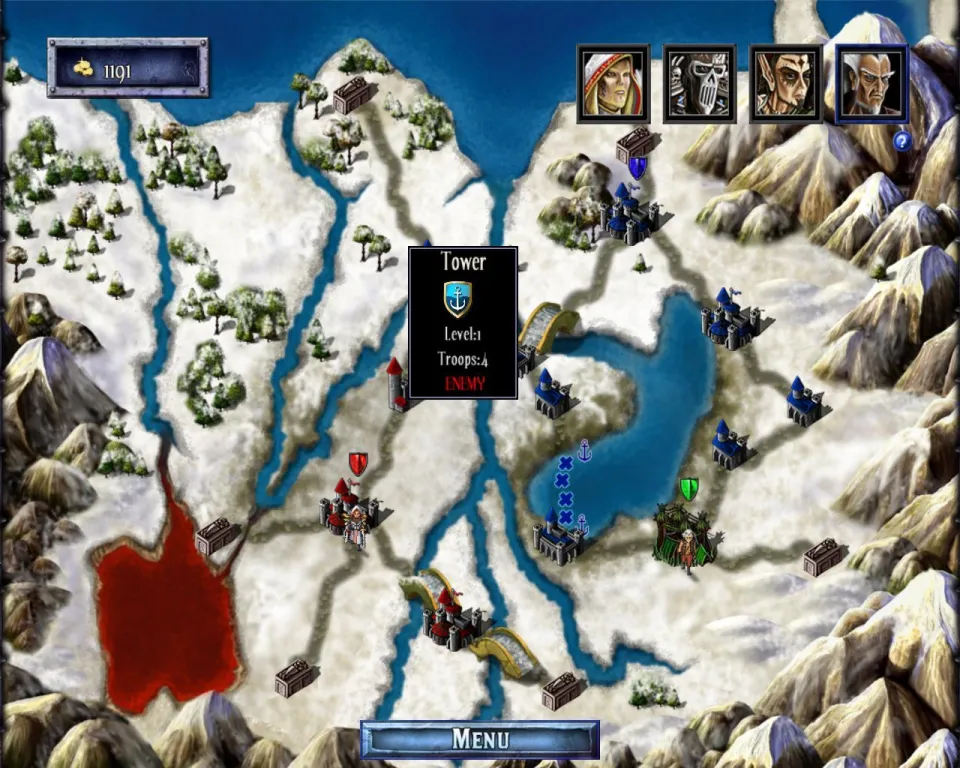This screenshot has height=768, width=960.
Task: Select the castle under the red shield
Action: [x=347, y=506]
